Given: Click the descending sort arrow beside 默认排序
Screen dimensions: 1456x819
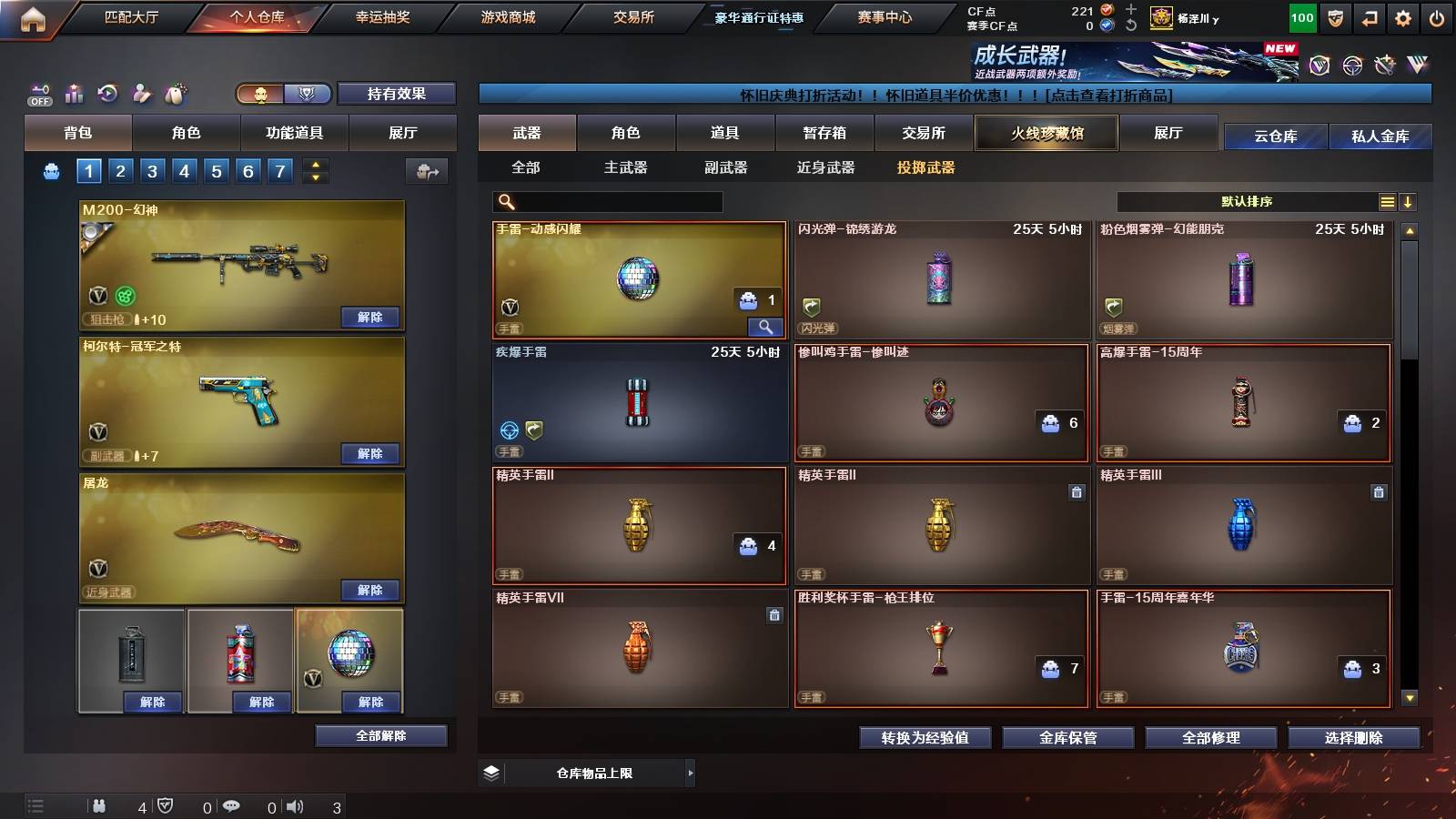Looking at the screenshot, I should point(1409,202).
